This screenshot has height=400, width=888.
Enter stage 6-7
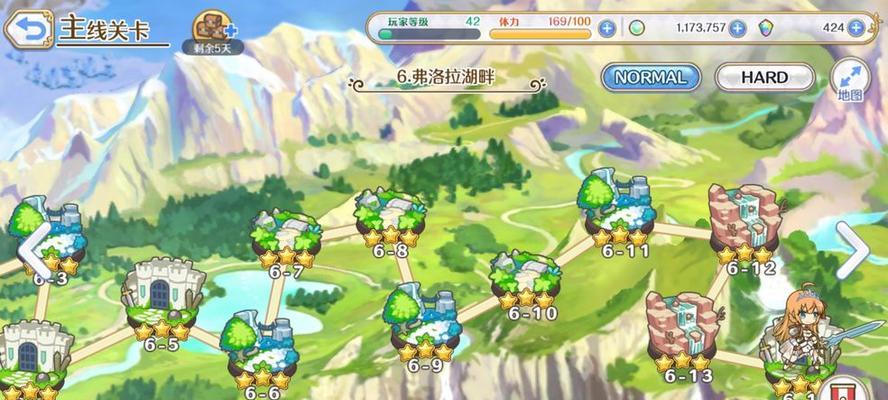point(285,237)
